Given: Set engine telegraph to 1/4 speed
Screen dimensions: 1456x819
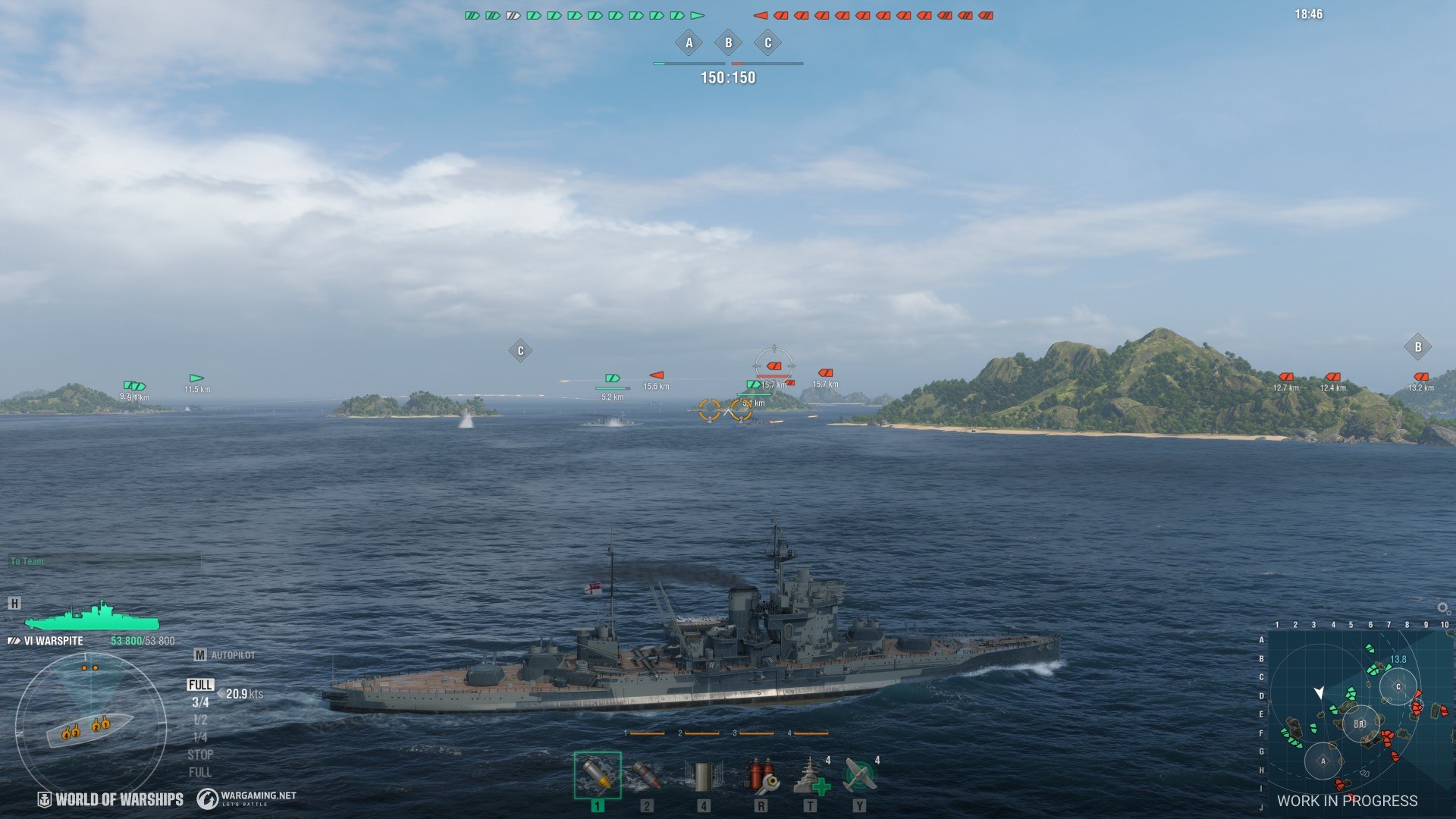Looking at the screenshot, I should coord(200,737).
